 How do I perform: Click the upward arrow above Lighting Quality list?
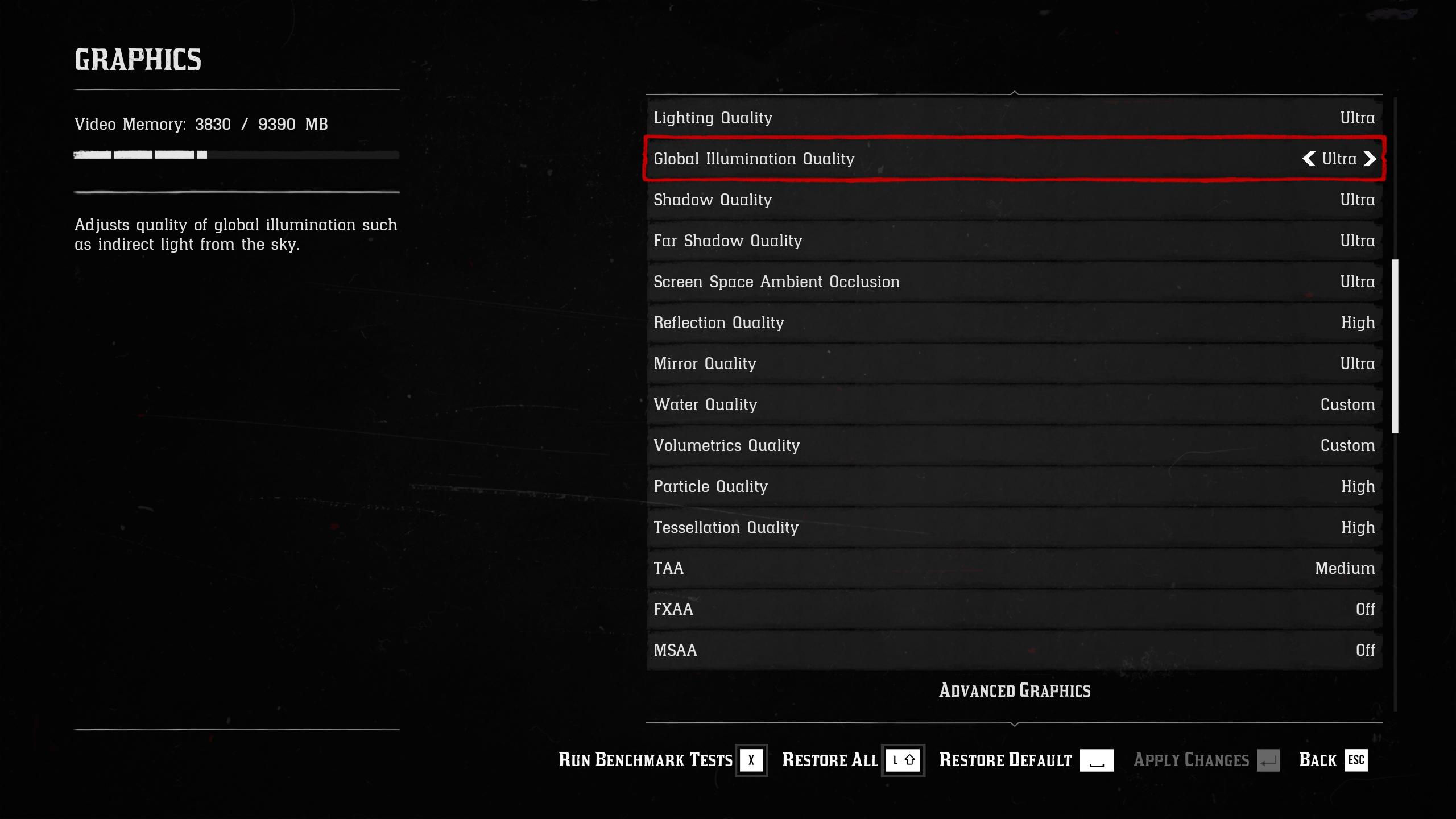point(1015,91)
